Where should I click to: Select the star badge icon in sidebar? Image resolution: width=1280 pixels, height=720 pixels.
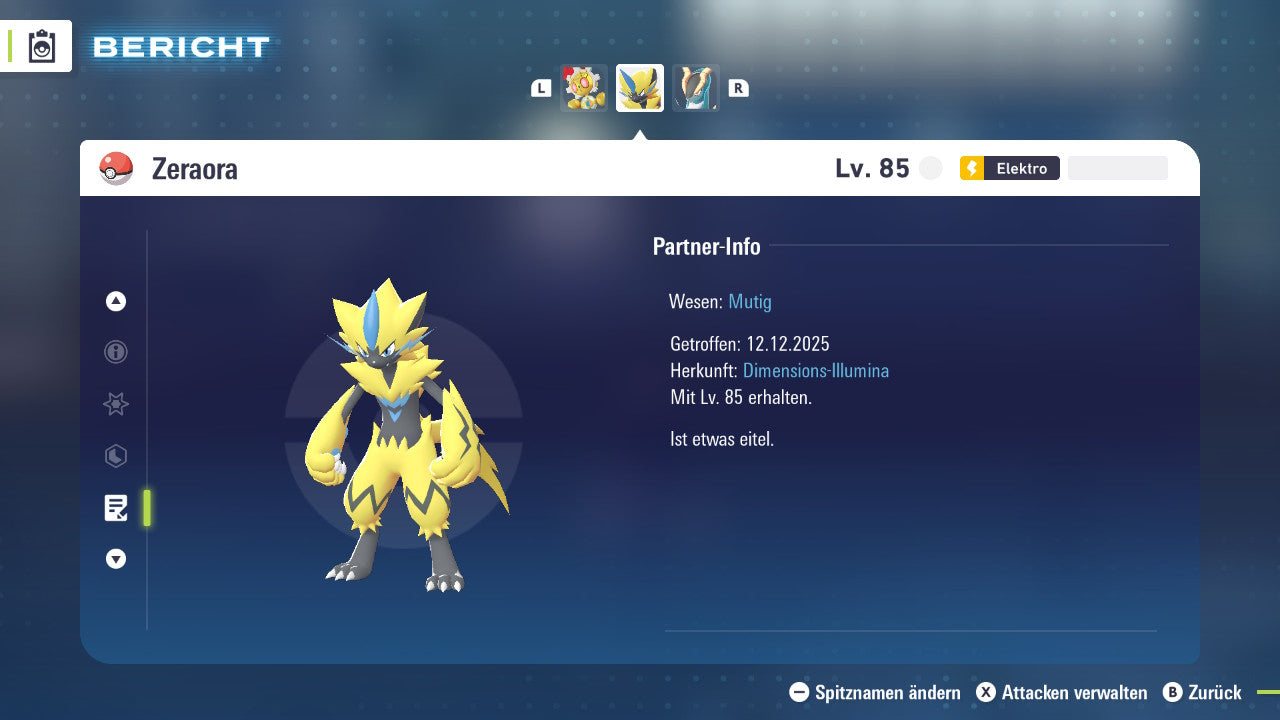pos(115,404)
